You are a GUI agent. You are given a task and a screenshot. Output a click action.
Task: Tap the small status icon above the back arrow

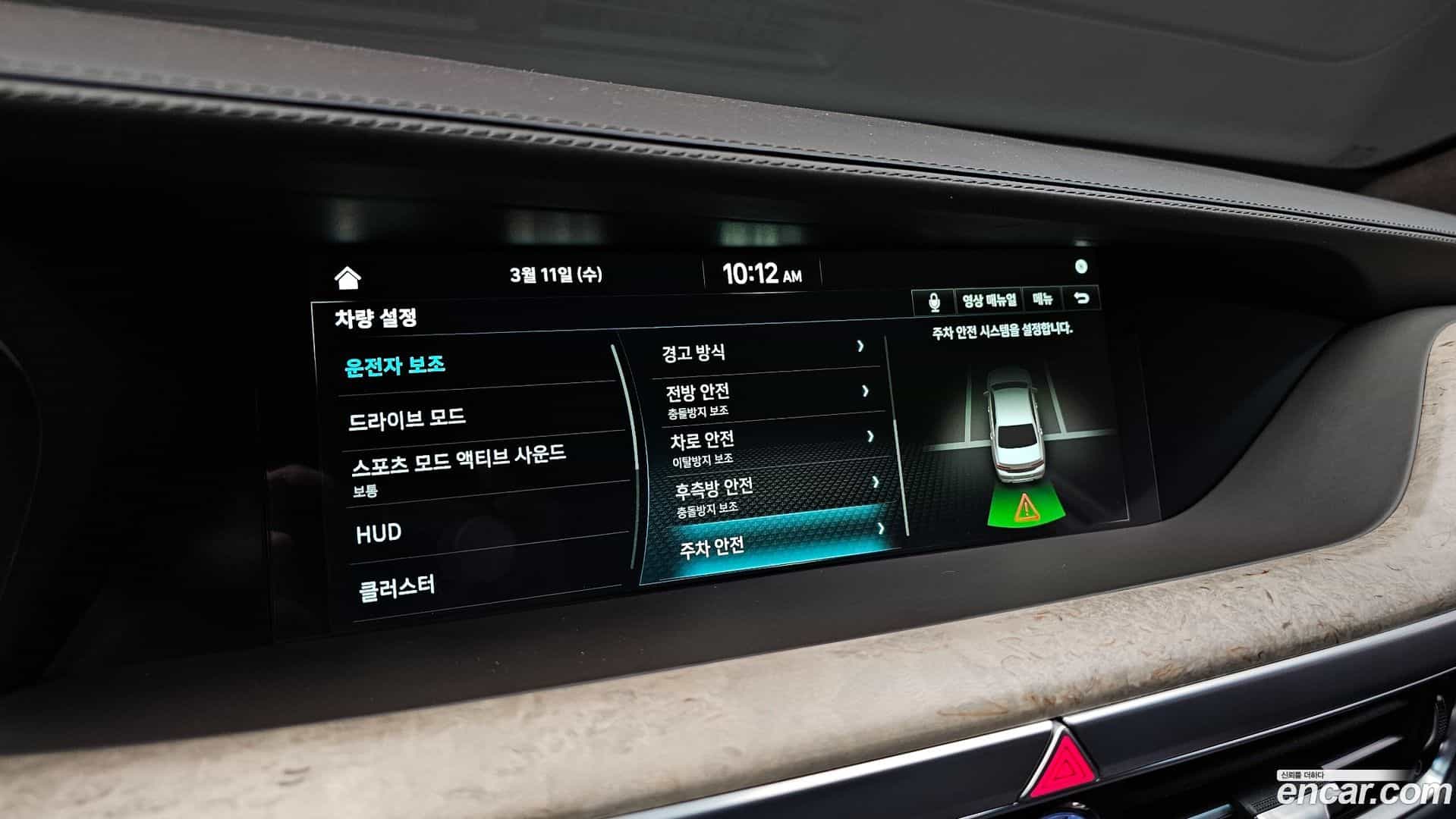click(x=1080, y=265)
